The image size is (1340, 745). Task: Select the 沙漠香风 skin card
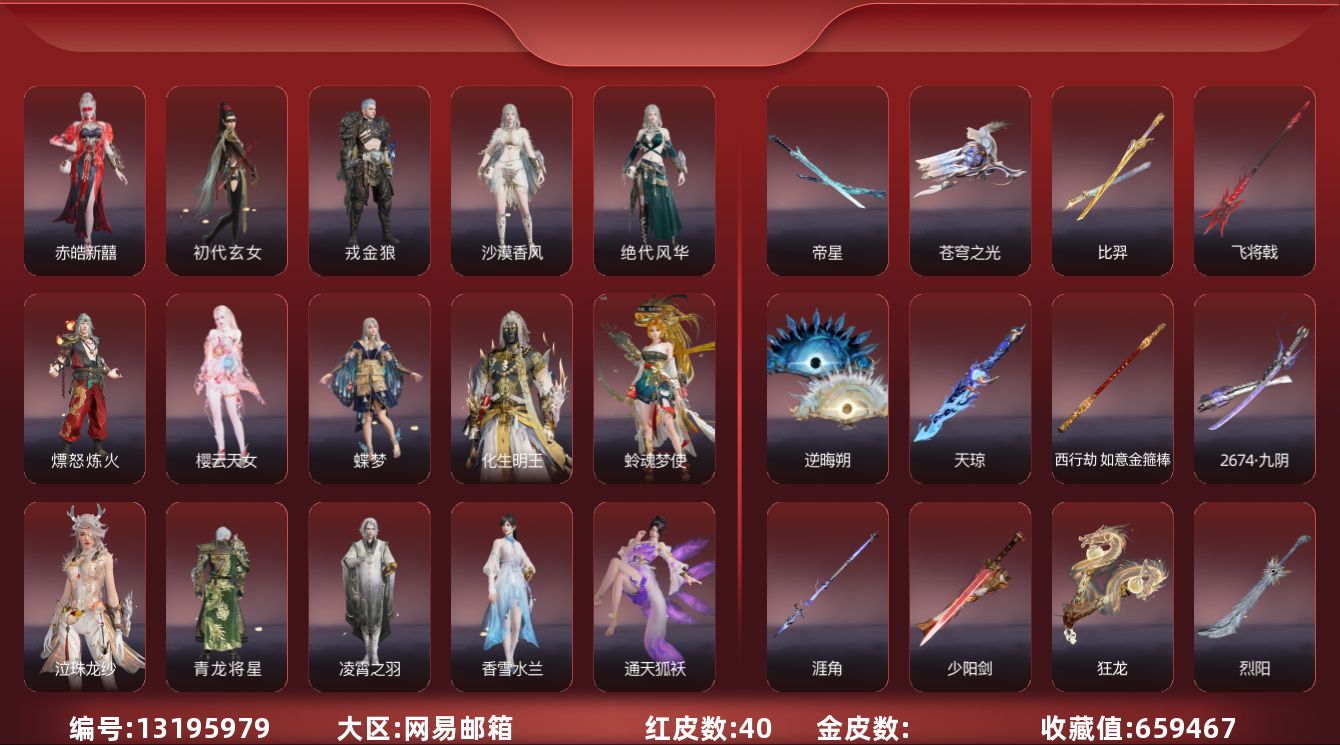pyautogui.click(x=512, y=180)
